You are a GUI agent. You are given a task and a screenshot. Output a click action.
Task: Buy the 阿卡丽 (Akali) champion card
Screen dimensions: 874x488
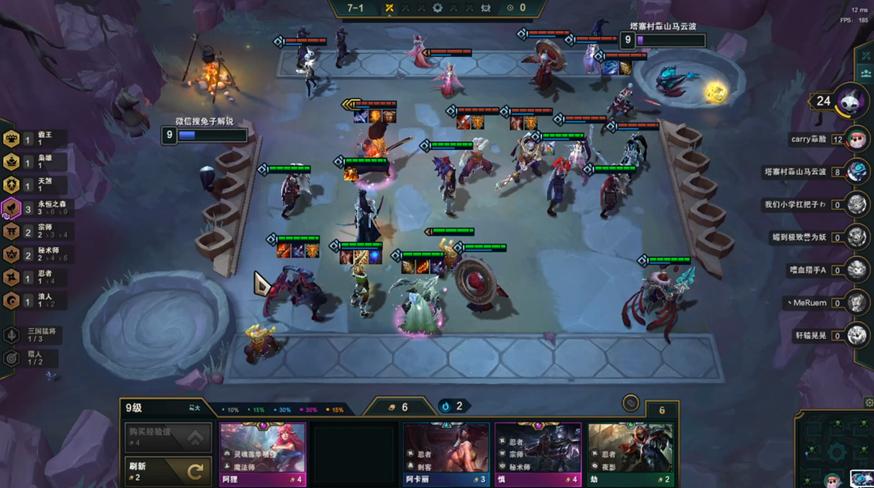coord(445,452)
